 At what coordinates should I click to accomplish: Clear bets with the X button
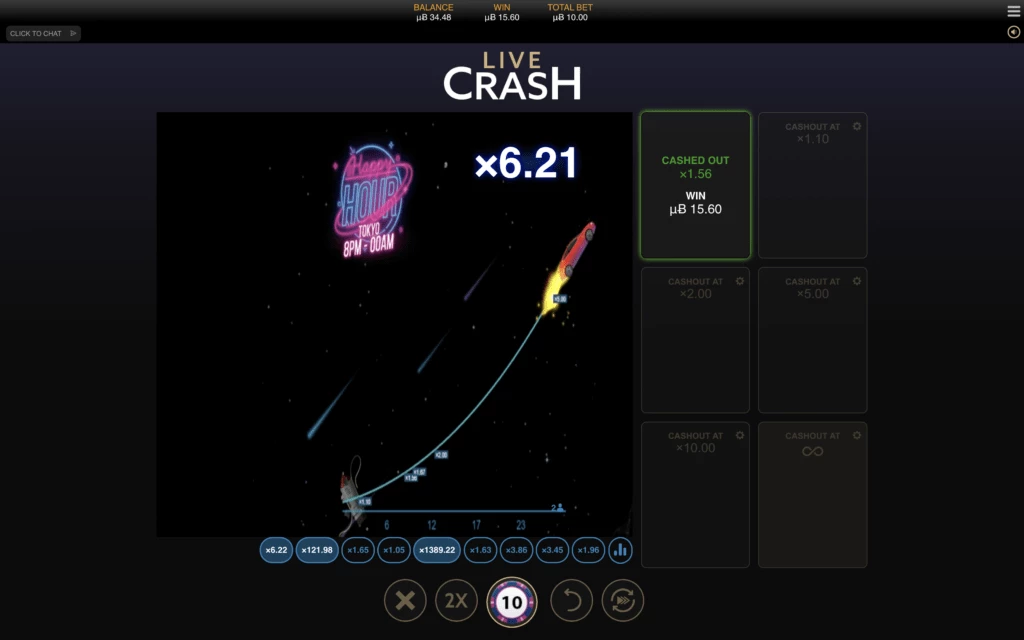pos(405,601)
